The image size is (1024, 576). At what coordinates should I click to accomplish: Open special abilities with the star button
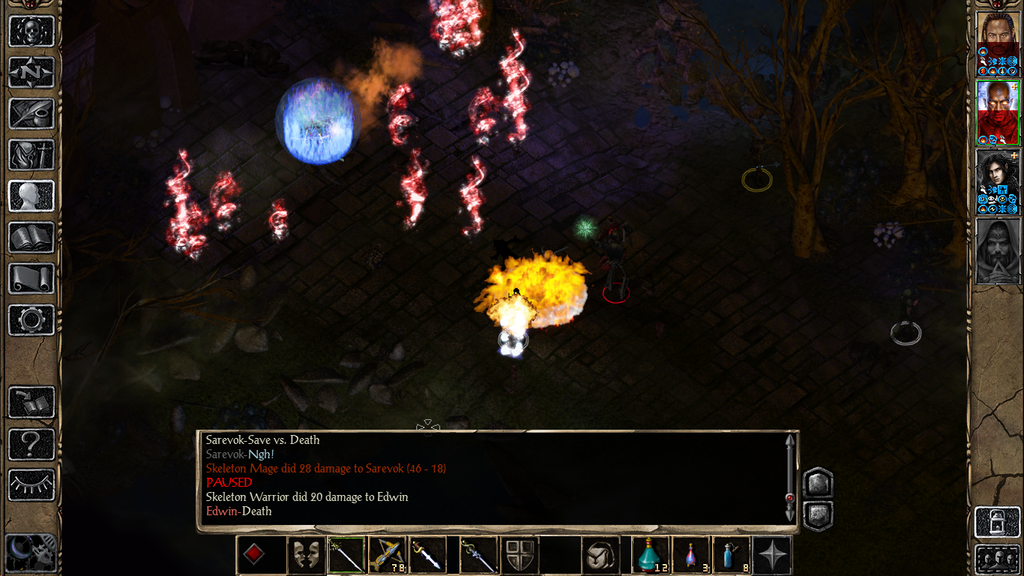pyautogui.click(x=771, y=555)
